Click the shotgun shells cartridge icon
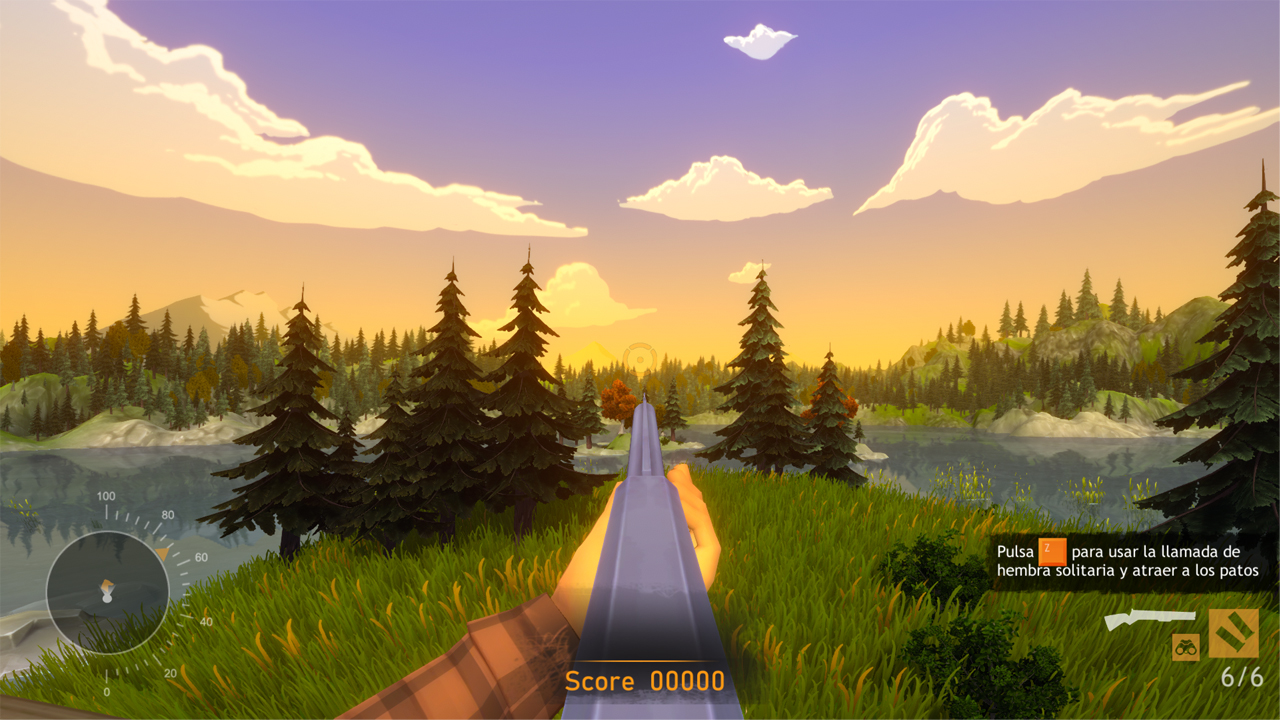The image size is (1280, 720). click(1234, 633)
